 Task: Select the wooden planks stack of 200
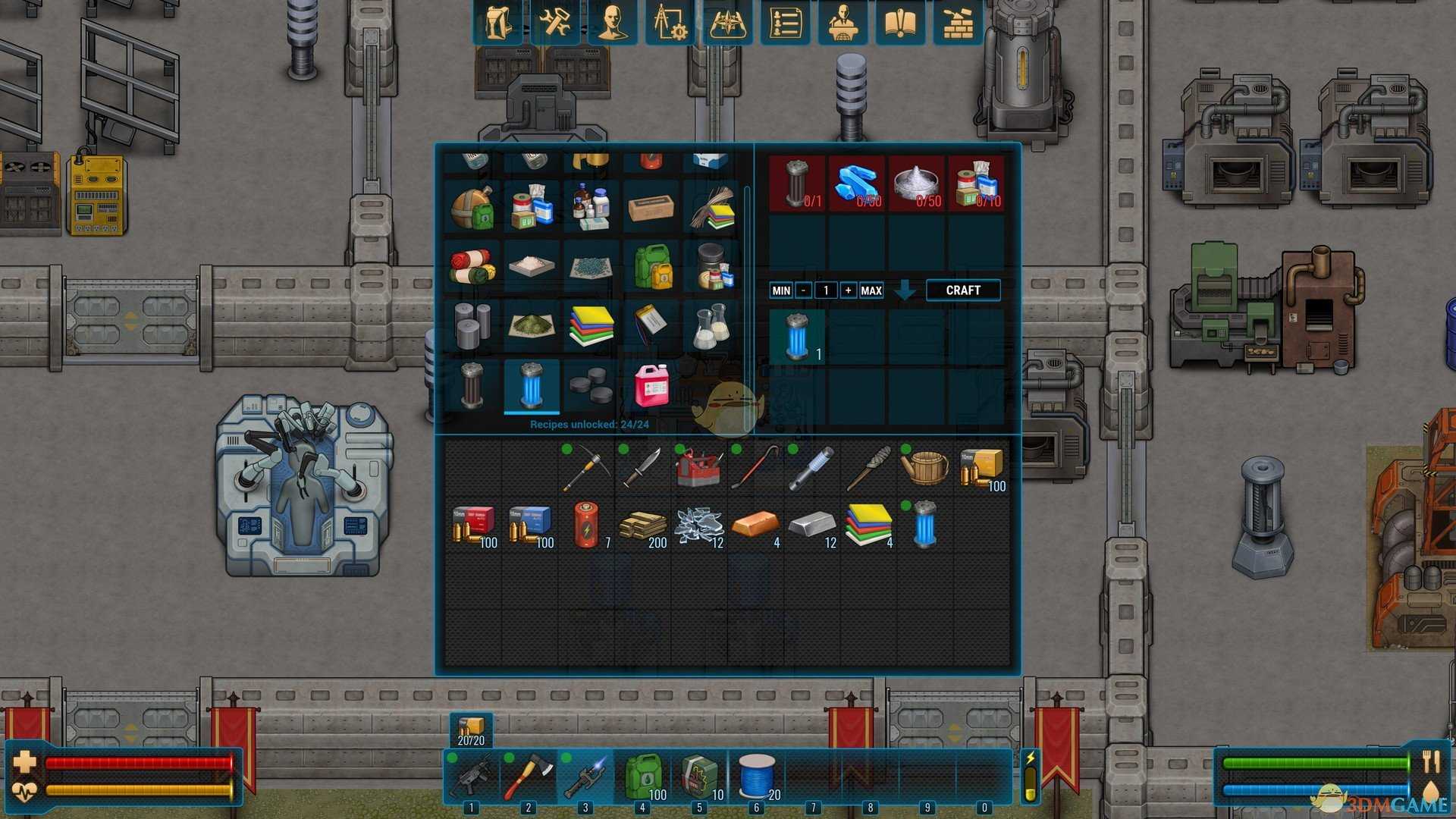coord(642,526)
